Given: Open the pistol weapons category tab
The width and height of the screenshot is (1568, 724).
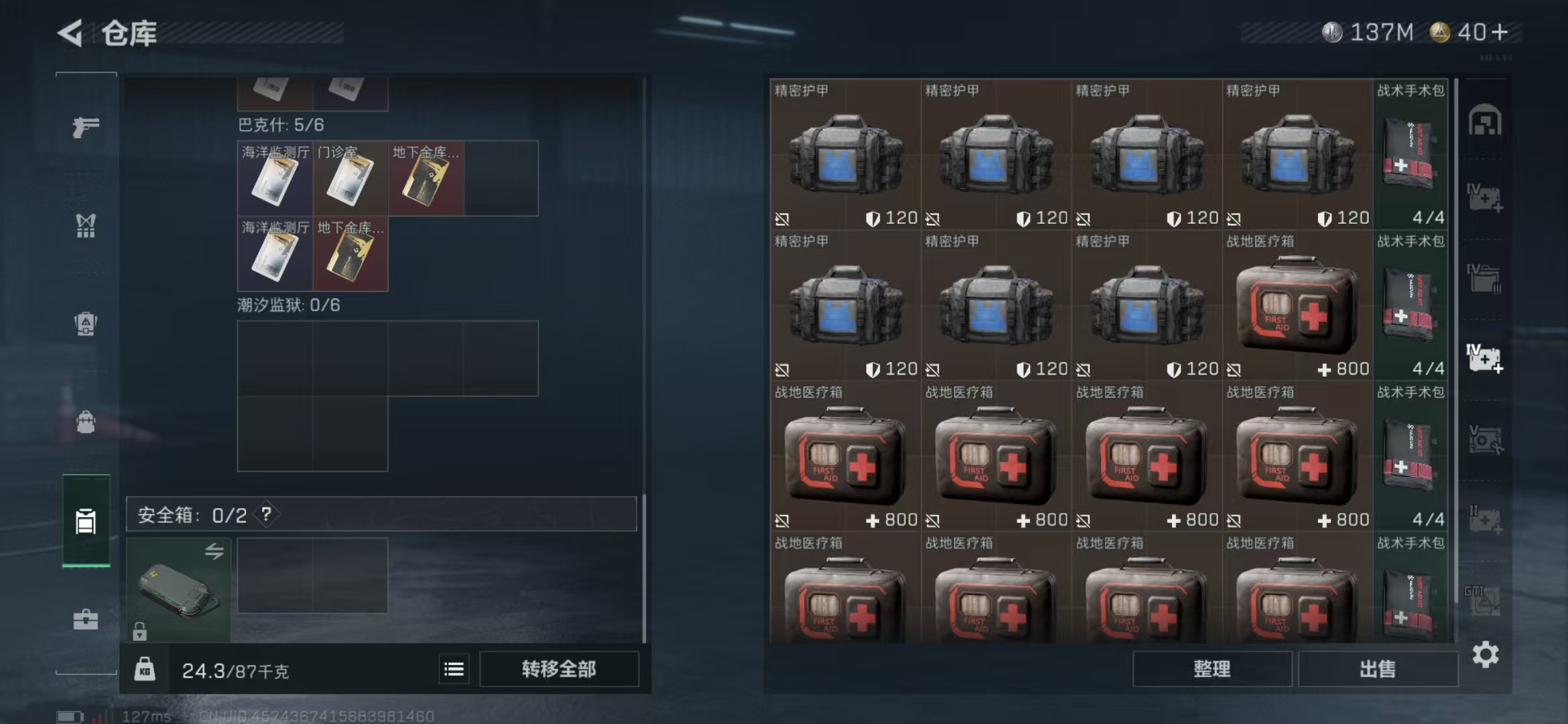Looking at the screenshot, I should [86, 126].
